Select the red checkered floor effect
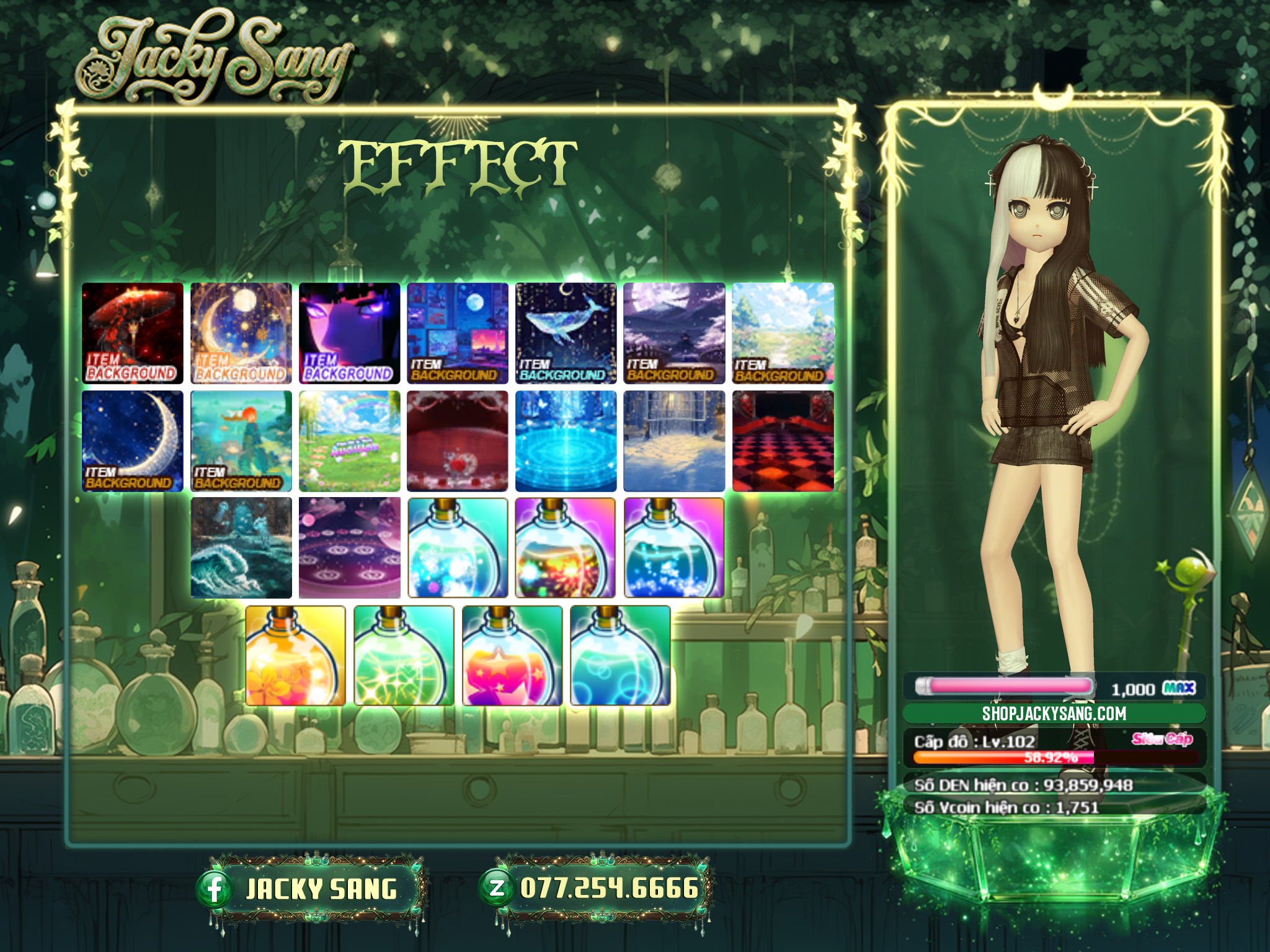The width and height of the screenshot is (1270, 952). click(x=783, y=441)
